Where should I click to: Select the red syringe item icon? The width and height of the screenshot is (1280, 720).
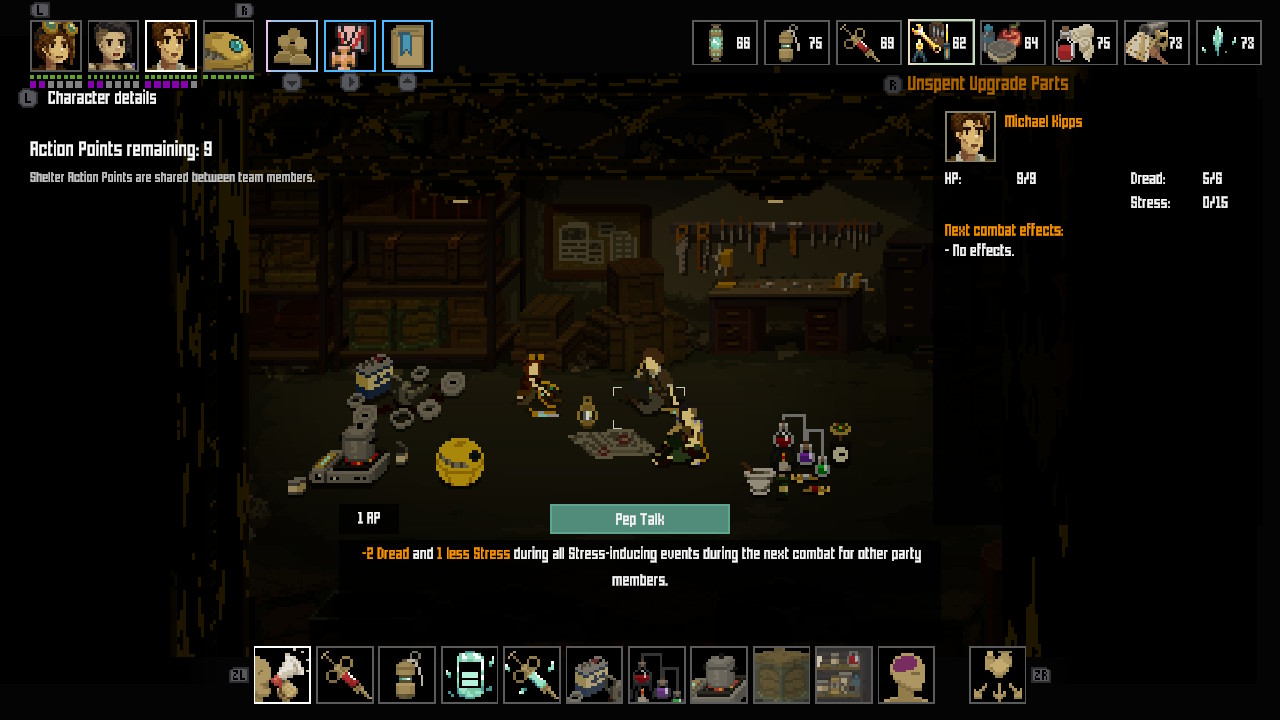(344, 675)
